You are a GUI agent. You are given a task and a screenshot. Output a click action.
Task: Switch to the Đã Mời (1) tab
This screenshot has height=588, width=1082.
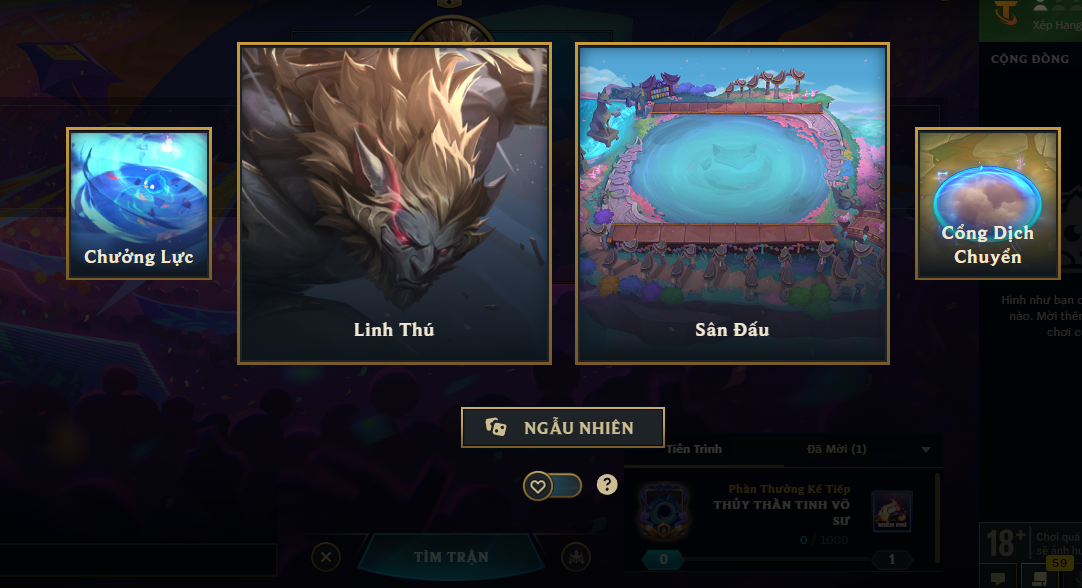pyautogui.click(x=836, y=449)
